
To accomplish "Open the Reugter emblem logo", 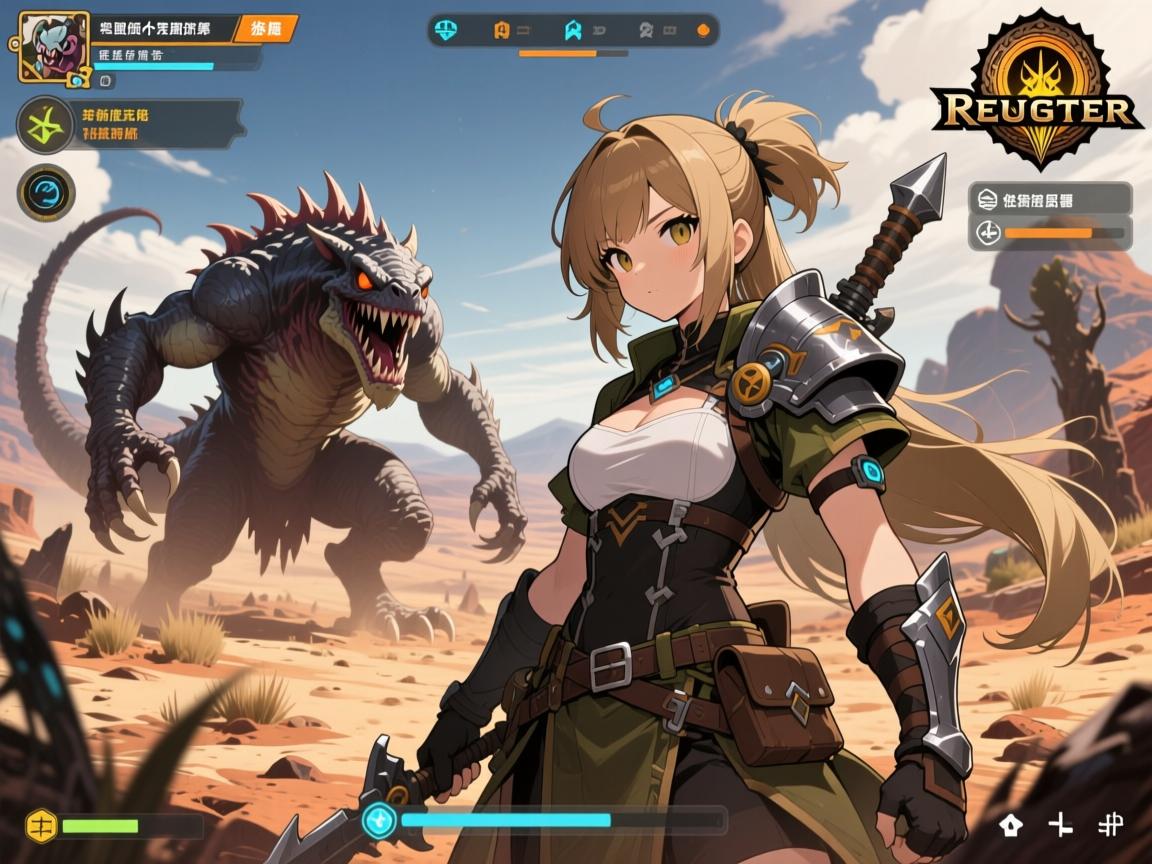I will coord(1038,90).
